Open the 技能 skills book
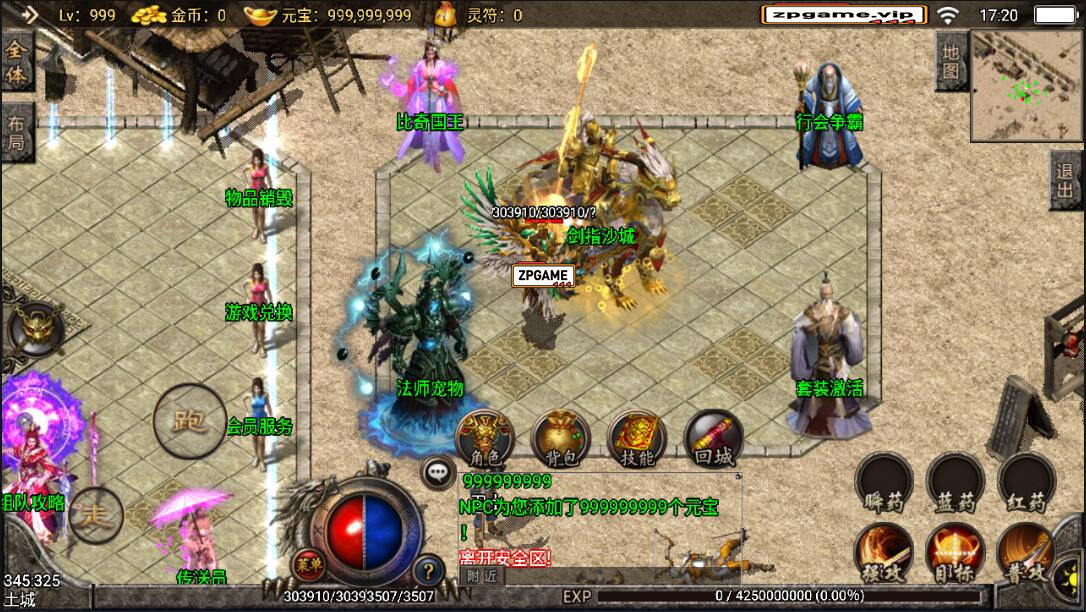 (x=637, y=438)
